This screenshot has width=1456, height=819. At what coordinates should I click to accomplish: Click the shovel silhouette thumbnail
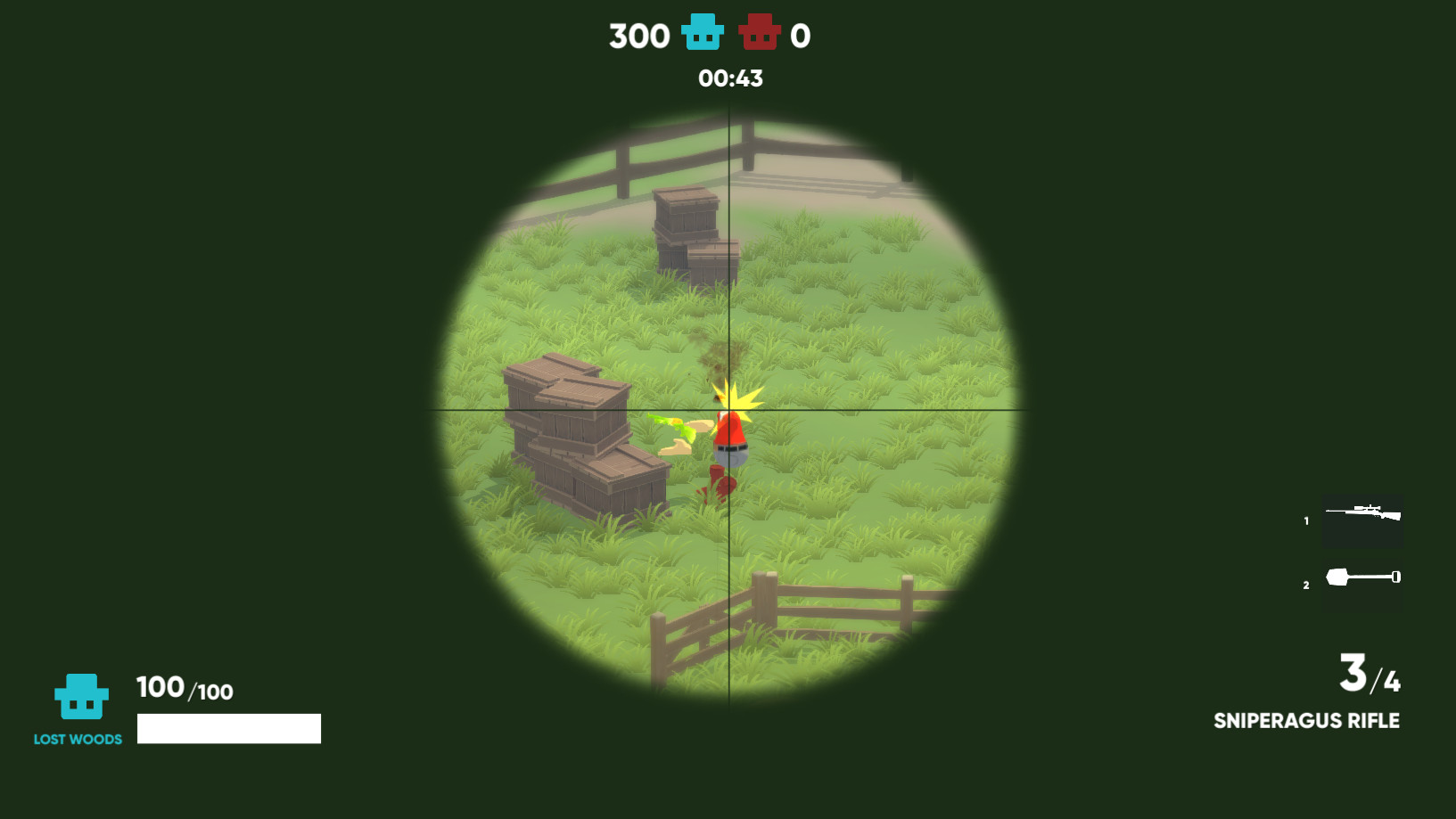tap(1361, 577)
